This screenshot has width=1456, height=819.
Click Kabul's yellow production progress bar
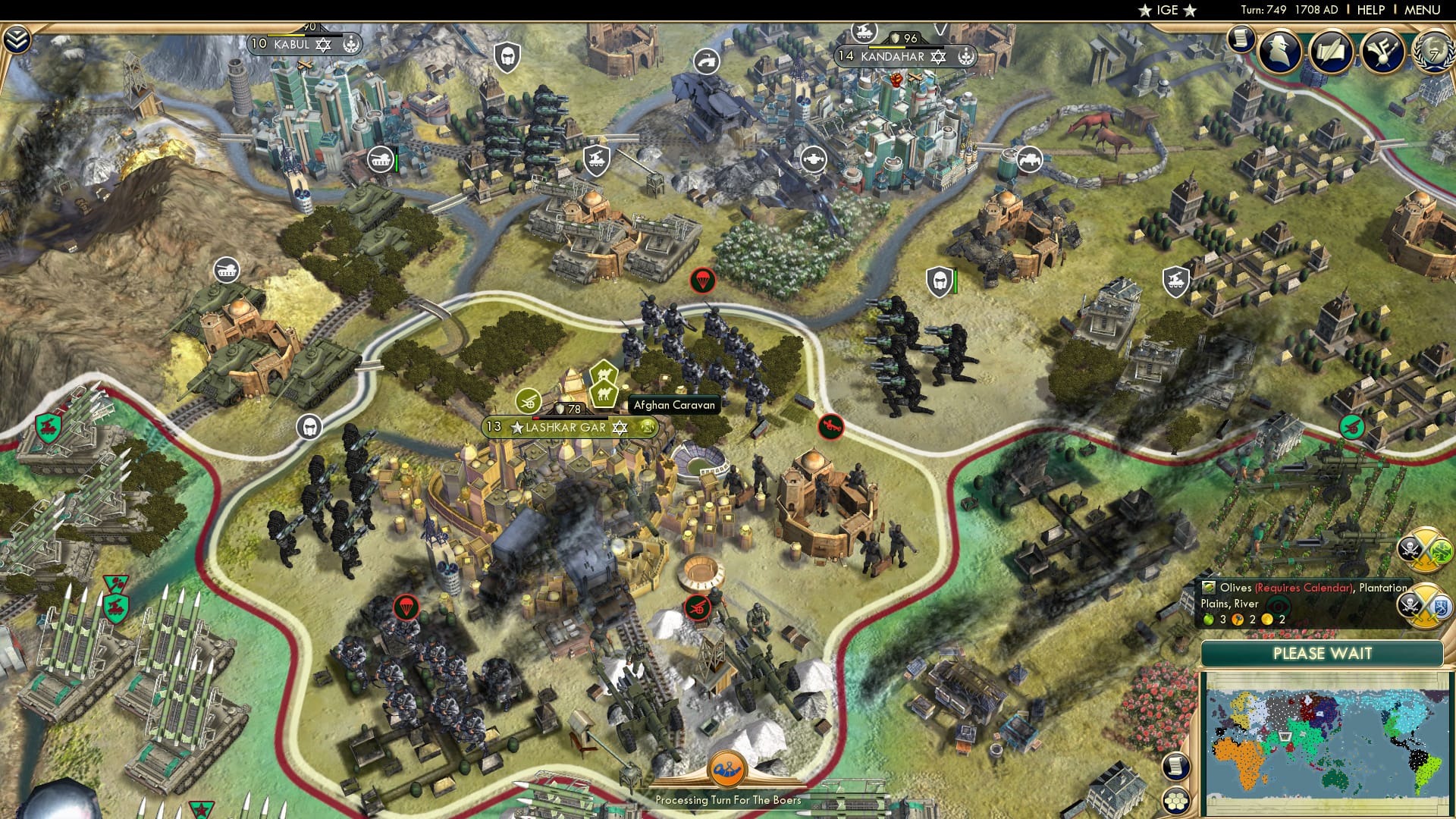[286, 35]
